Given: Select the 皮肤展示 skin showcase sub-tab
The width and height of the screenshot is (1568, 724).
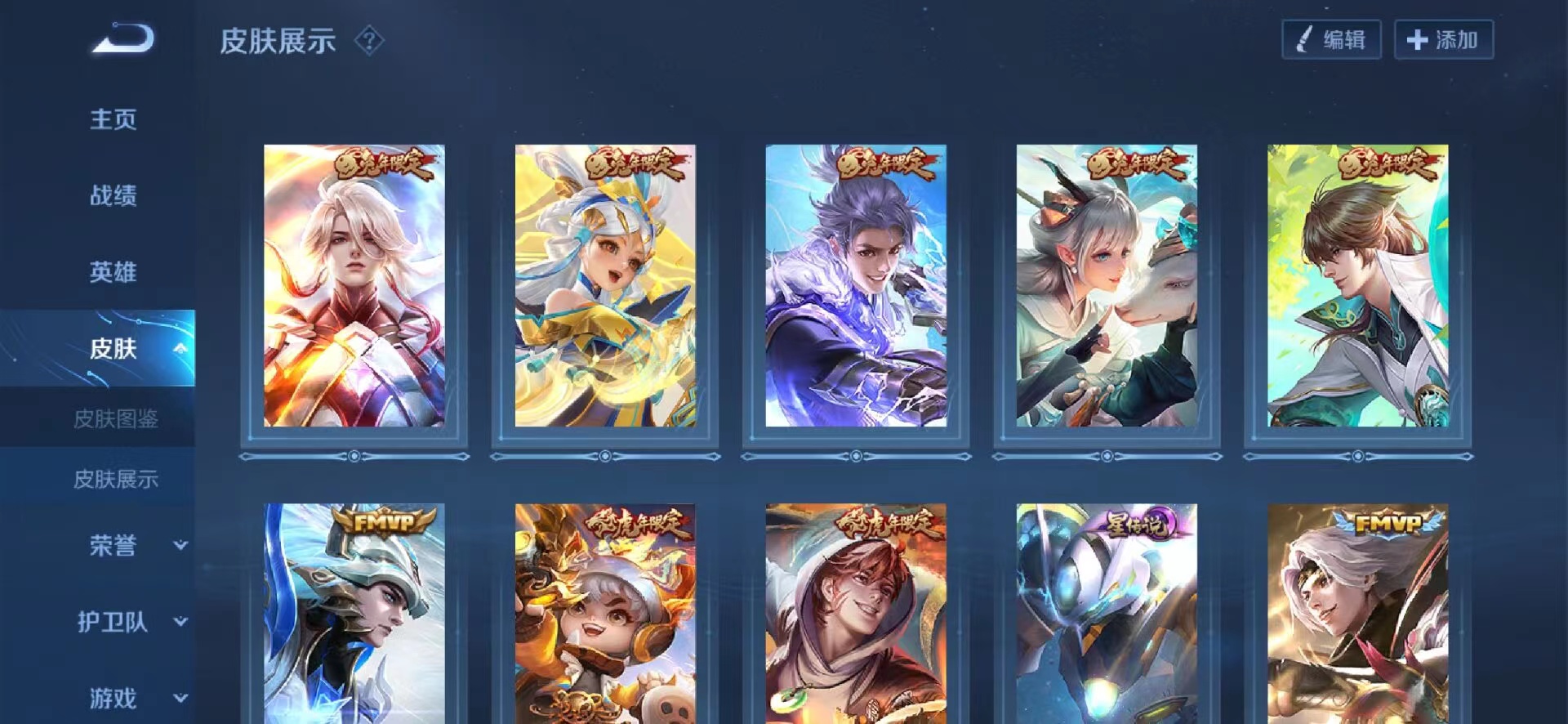Looking at the screenshot, I should click(115, 480).
